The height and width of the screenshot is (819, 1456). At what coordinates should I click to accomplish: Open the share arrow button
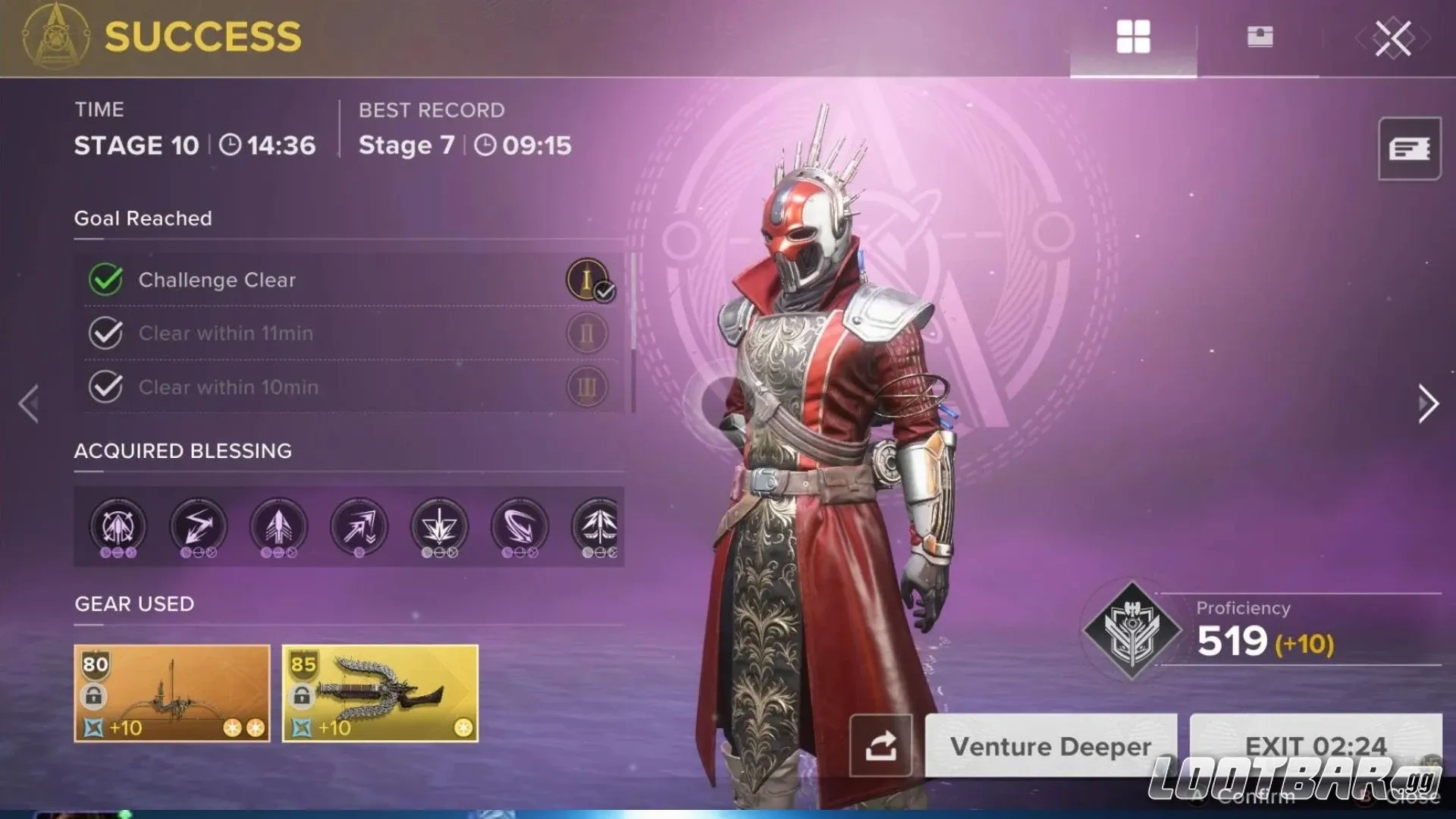[x=880, y=746]
